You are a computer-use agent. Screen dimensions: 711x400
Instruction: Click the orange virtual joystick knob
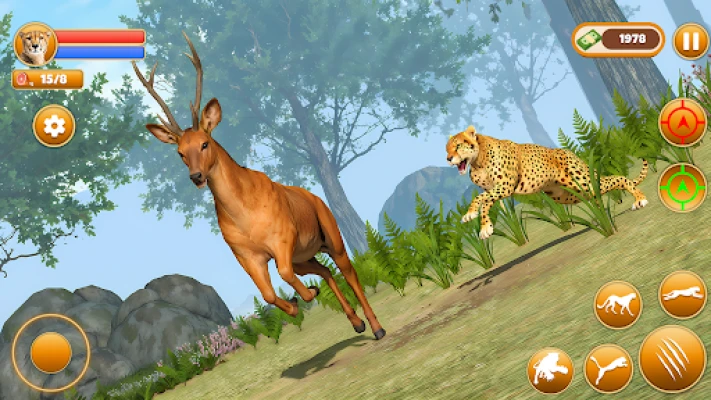click(50, 352)
